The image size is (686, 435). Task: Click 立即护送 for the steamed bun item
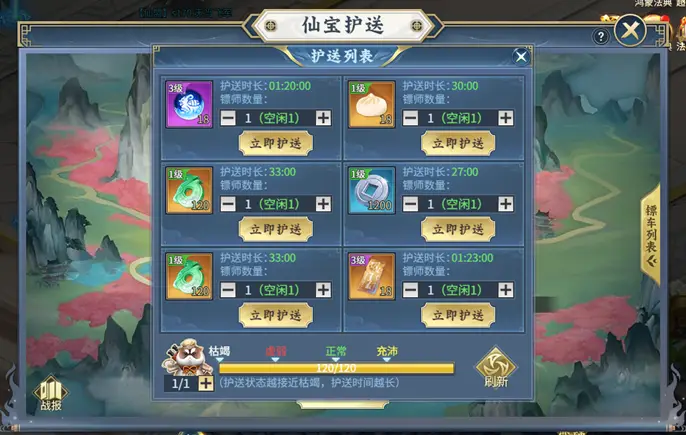pyautogui.click(x=457, y=143)
